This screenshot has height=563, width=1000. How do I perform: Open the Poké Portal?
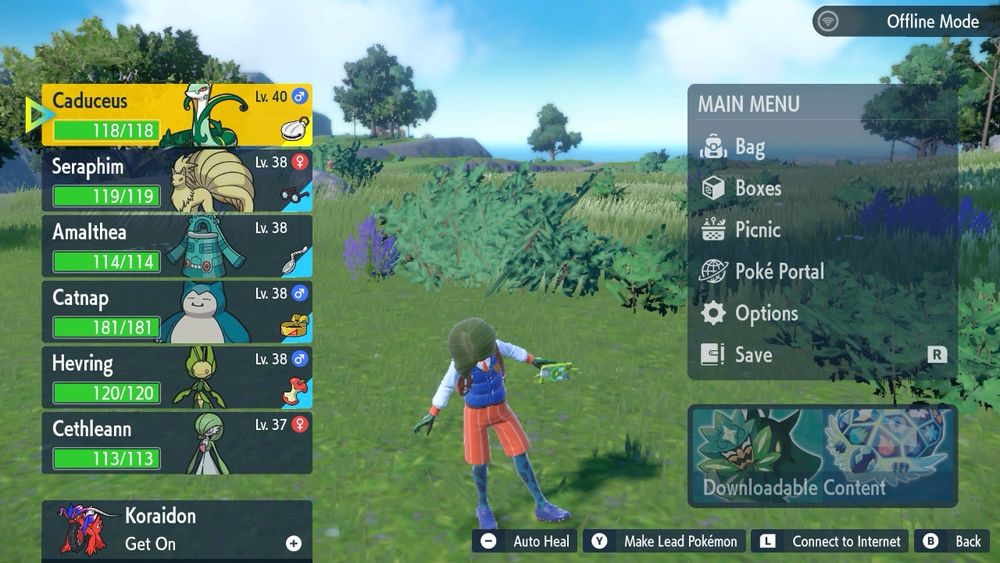pos(779,271)
